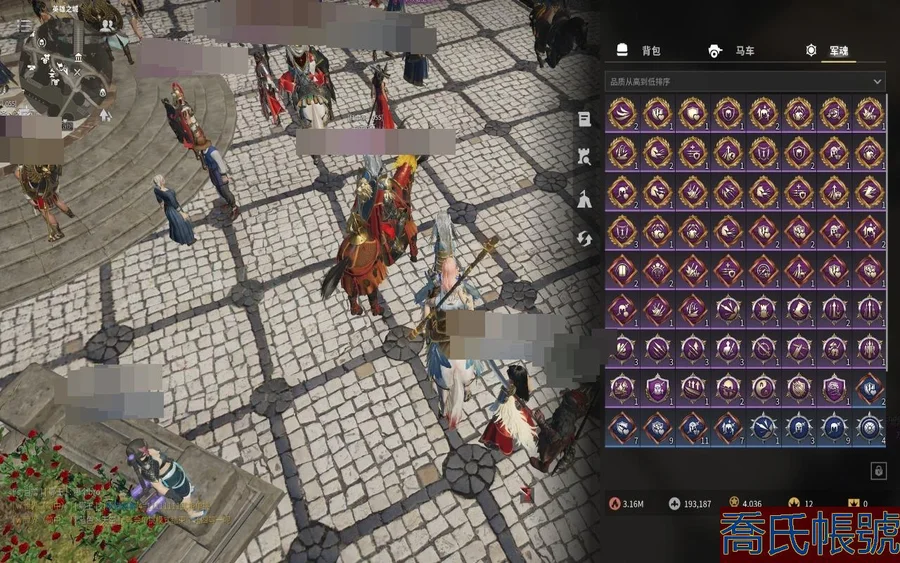This screenshot has width=900, height=563.
Task: Click the circular arrows refresh side icon
Action: click(x=584, y=238)
